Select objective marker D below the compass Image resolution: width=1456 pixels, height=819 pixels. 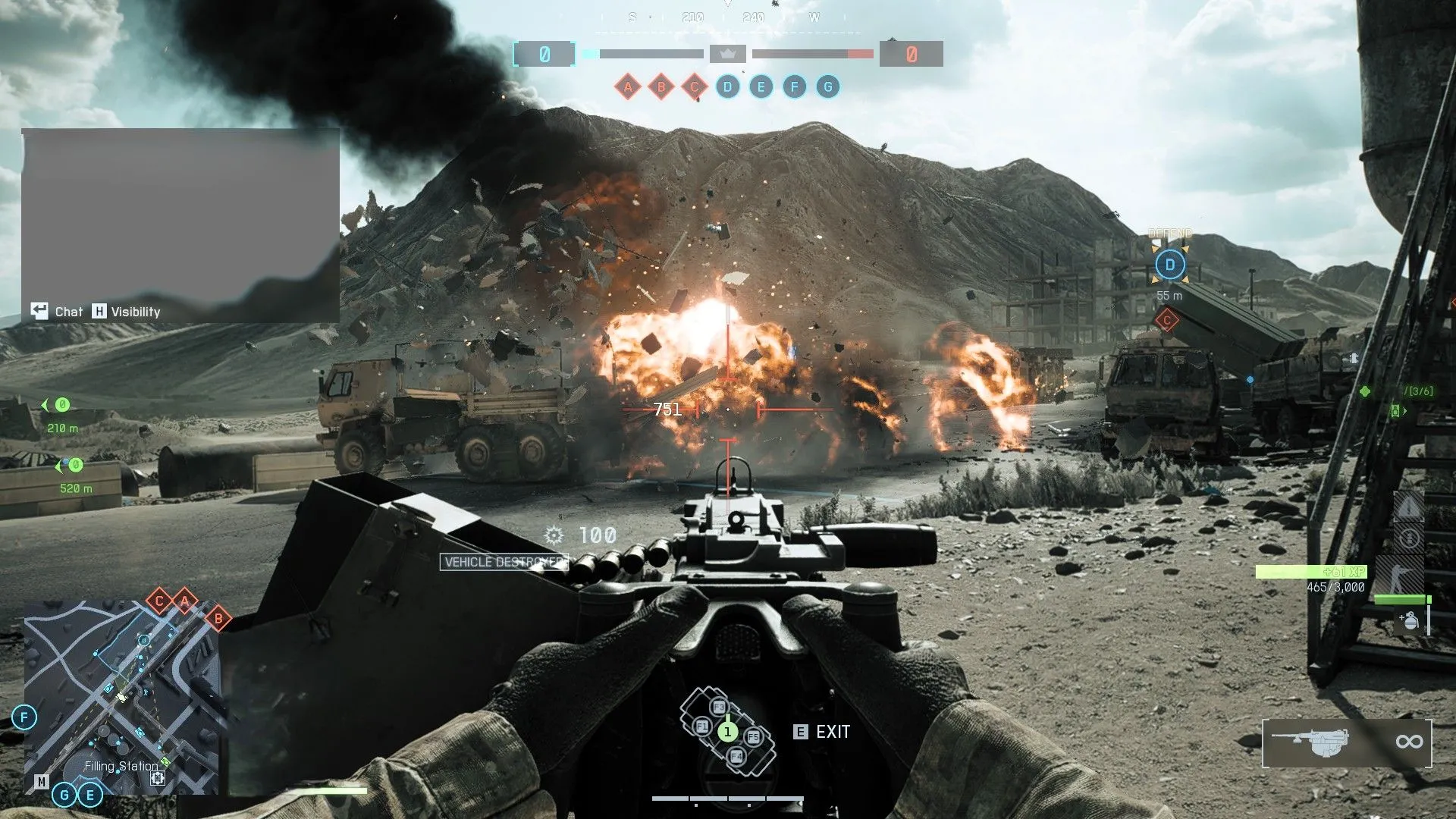(728, 86)
